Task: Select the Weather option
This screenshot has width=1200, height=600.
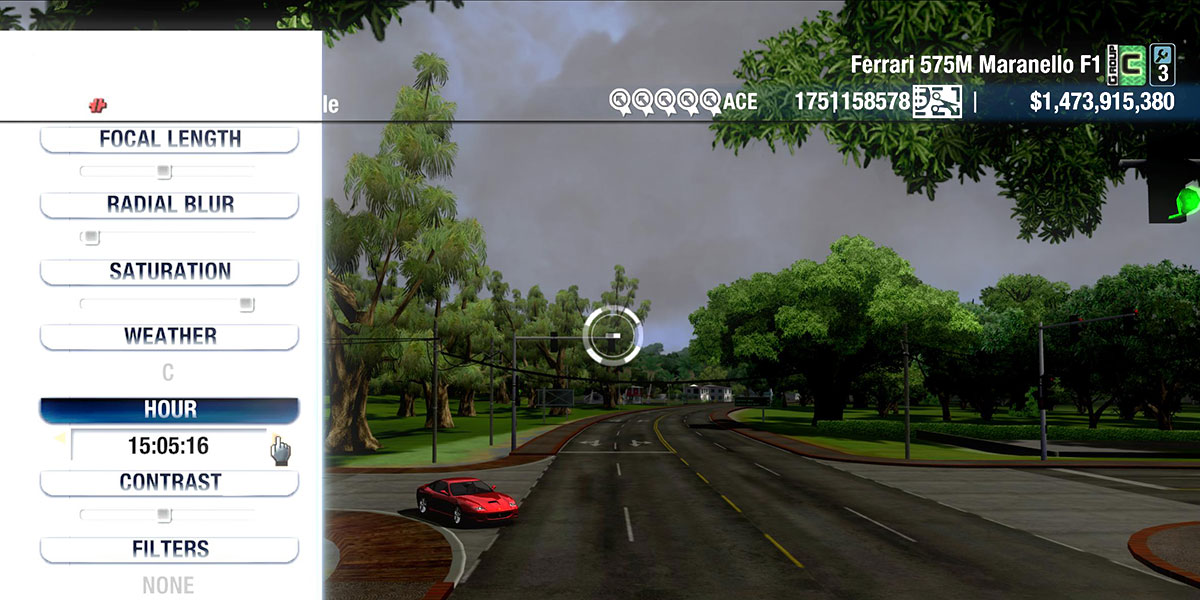Action: point(169,337)
